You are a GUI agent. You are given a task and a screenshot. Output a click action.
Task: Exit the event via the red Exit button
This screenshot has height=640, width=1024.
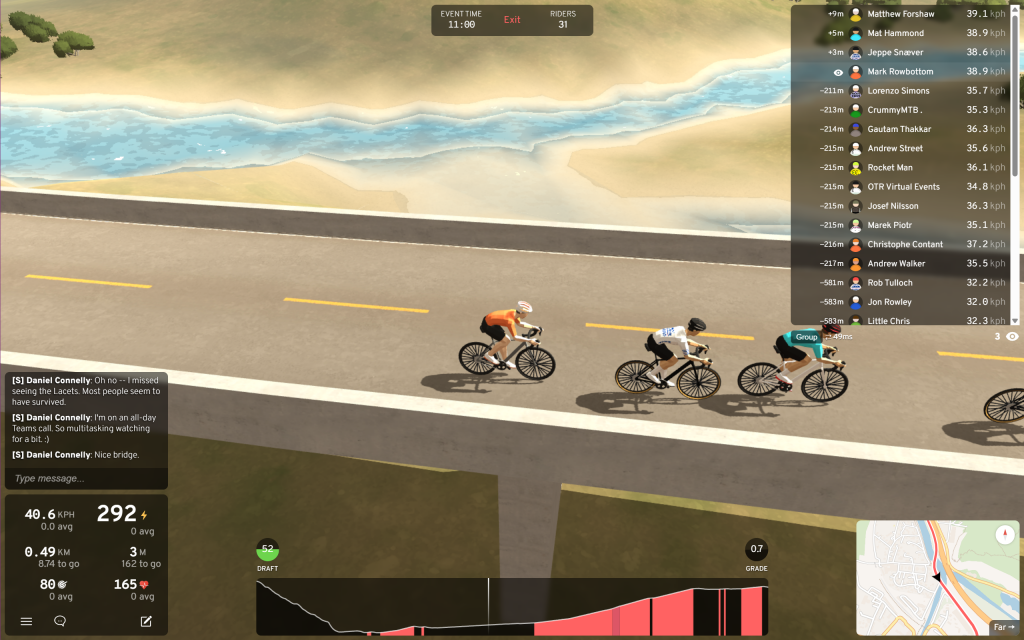click(512, 20)
